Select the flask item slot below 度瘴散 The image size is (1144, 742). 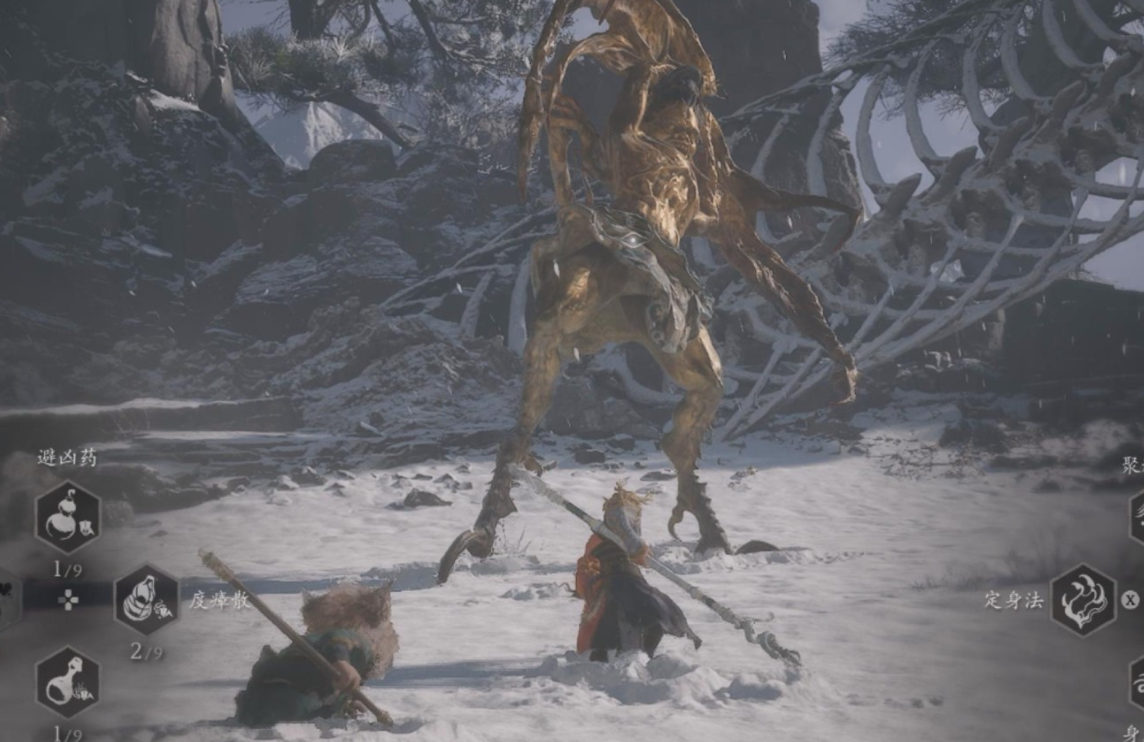[x=68, y=682]
